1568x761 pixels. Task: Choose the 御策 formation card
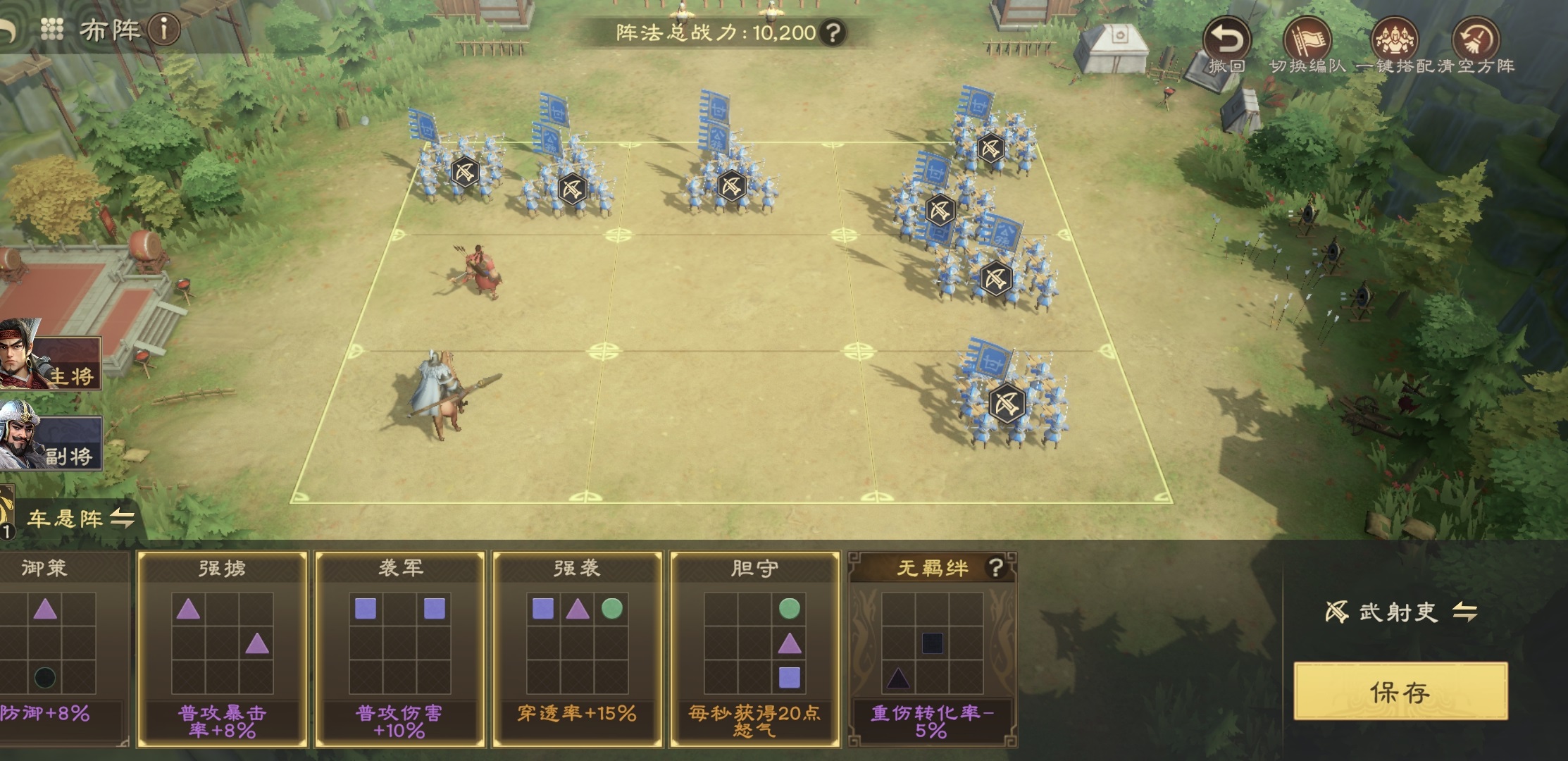[60, 648]
